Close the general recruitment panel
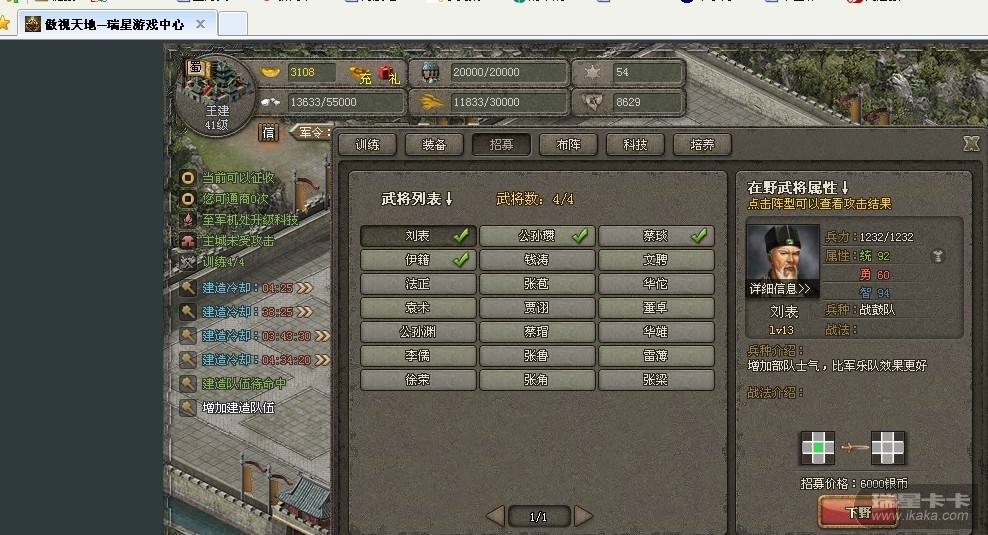 point(970,144)
